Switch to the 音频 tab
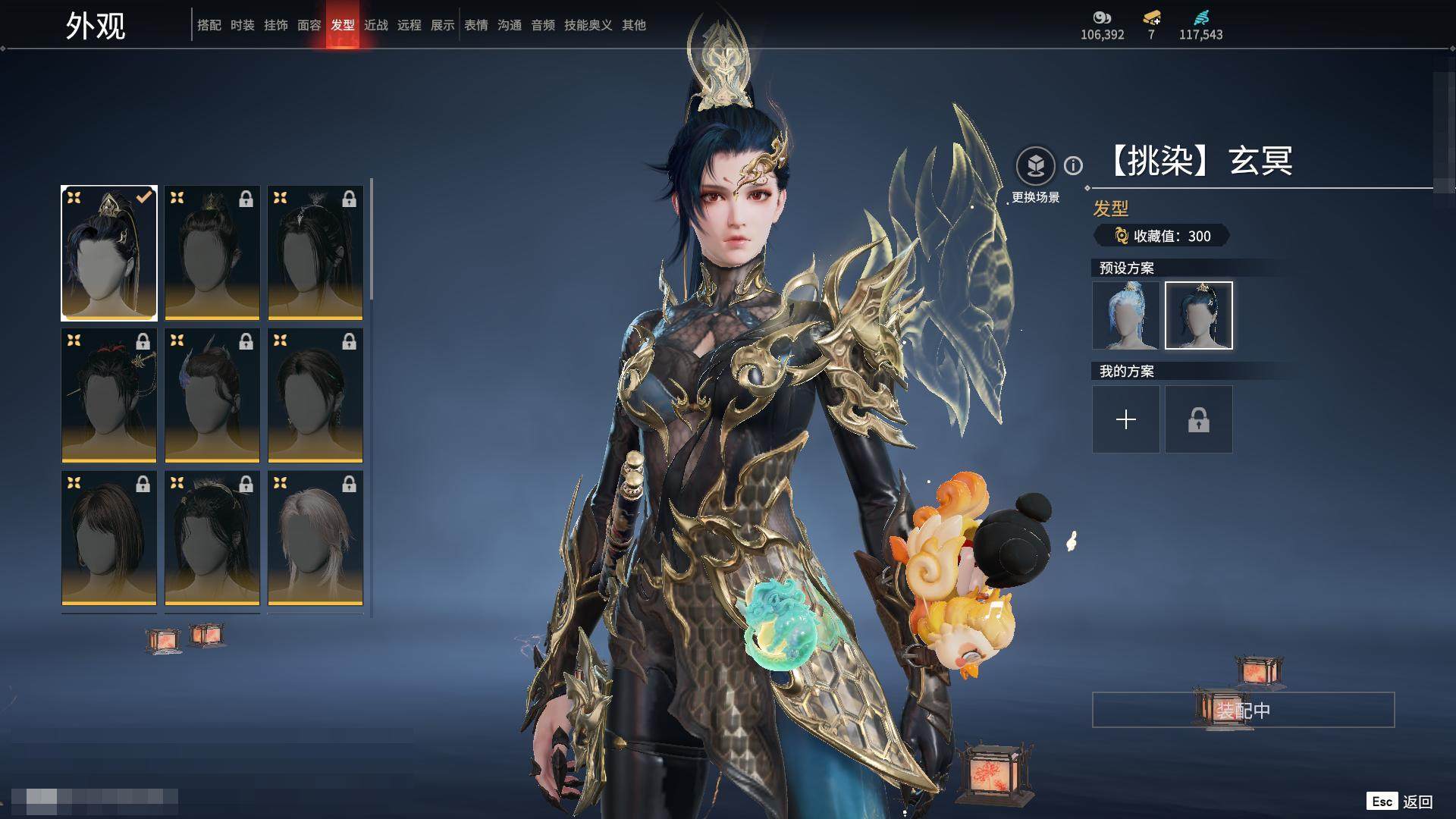The height and width of the screenshot is (819, 1456). click(x=543, y=25)
